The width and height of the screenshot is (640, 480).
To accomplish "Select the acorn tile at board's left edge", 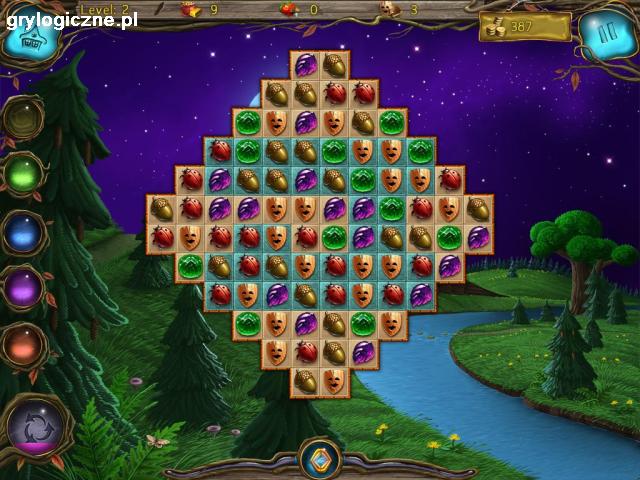I will point(161,209).
